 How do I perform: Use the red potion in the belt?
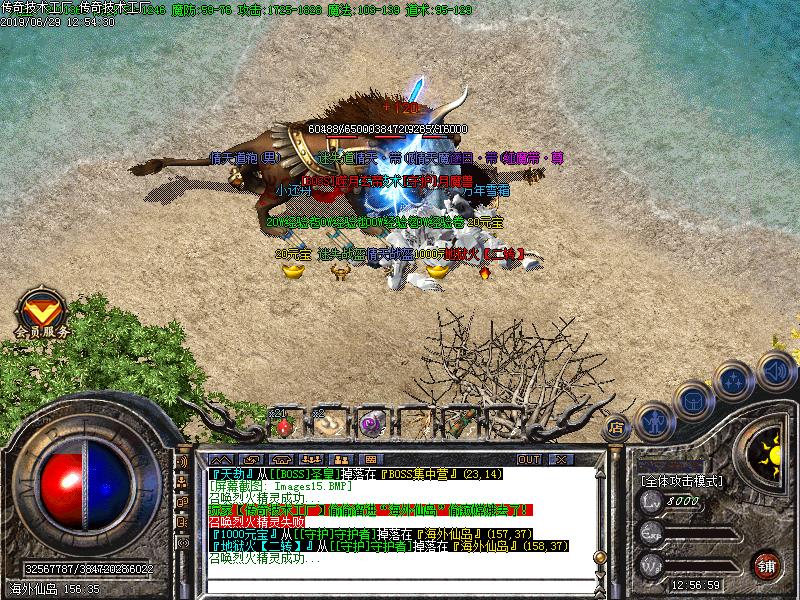[x=284, y=426]
